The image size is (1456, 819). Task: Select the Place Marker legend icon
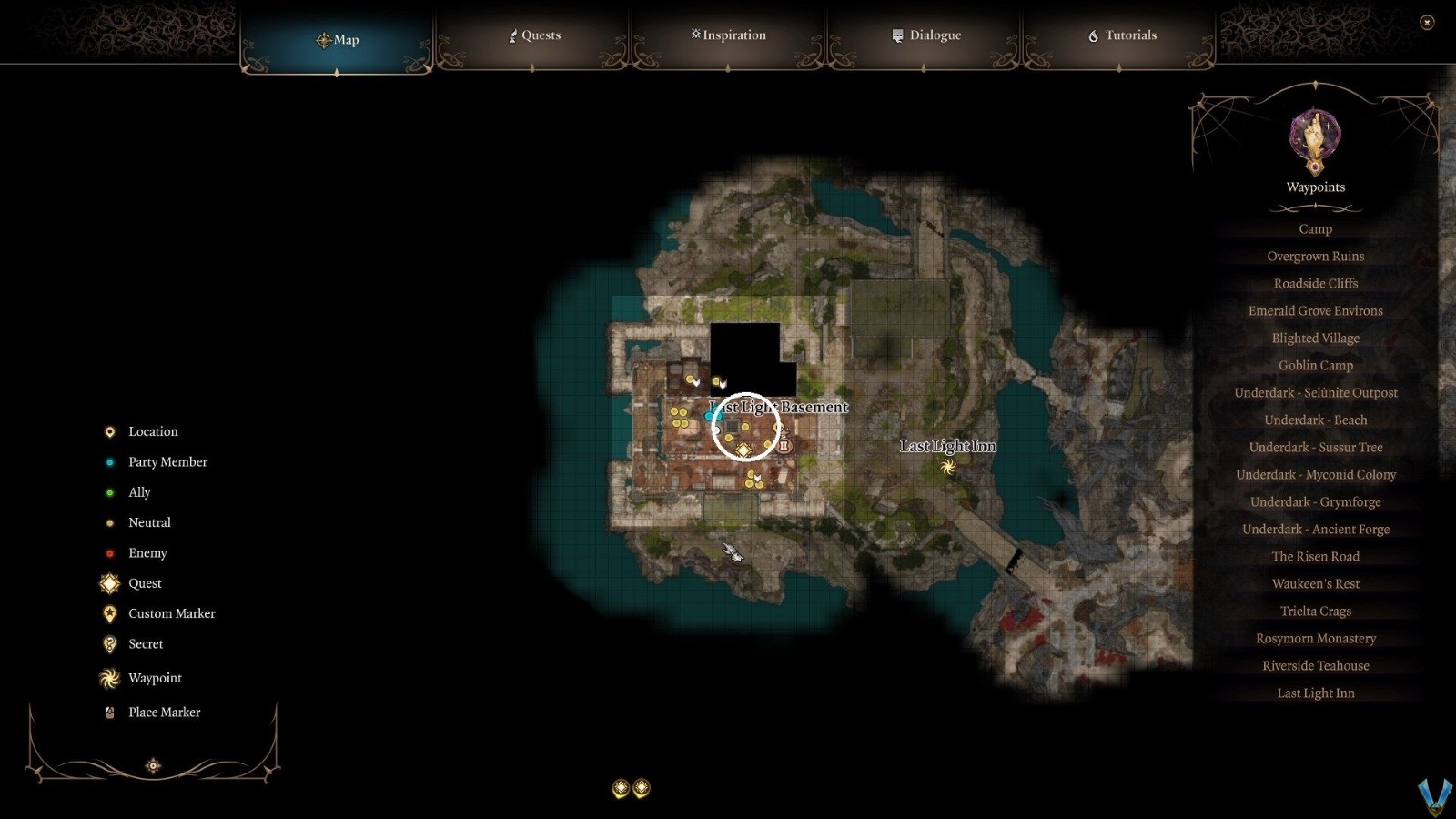click(x=109, y=712)
